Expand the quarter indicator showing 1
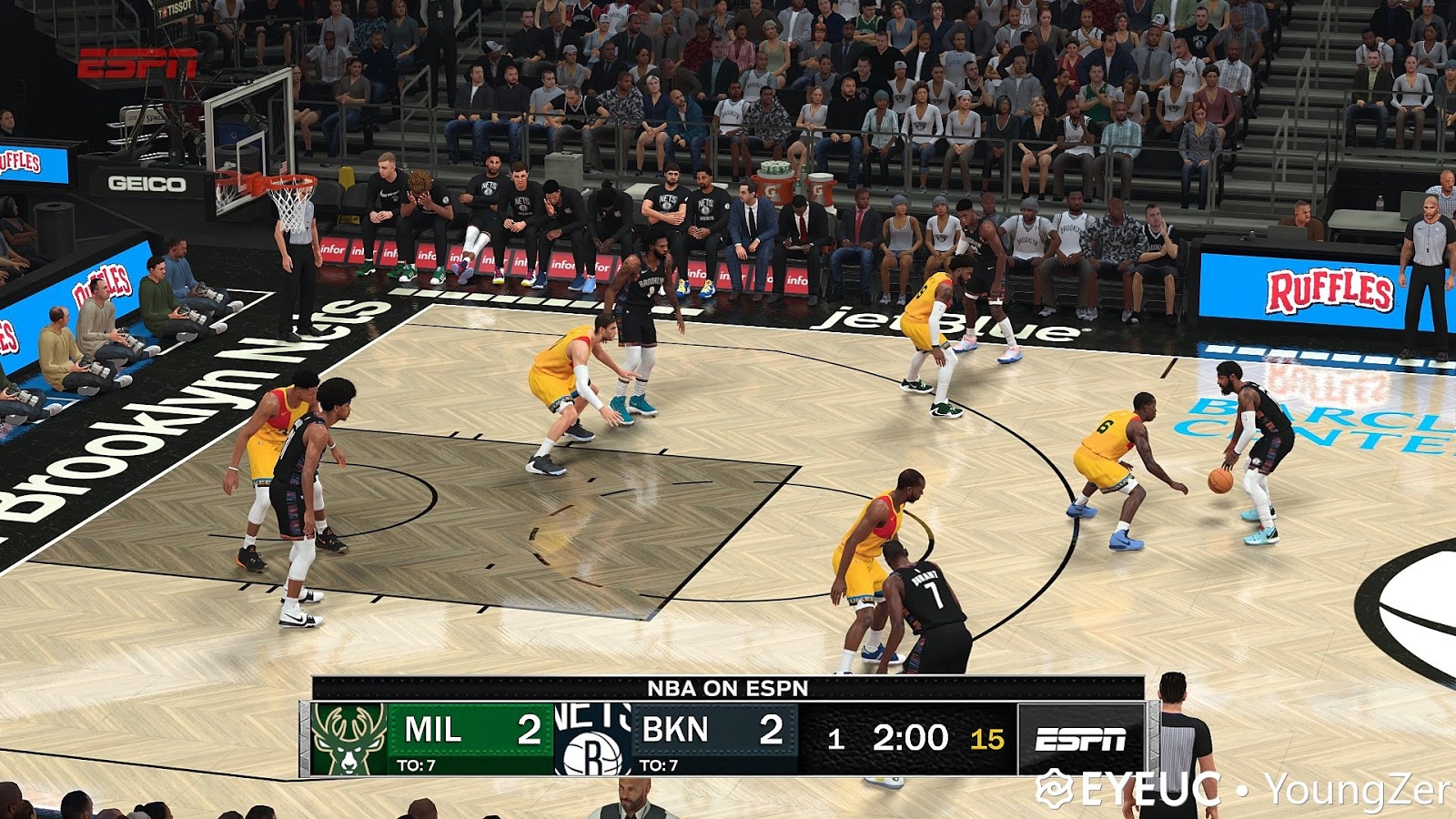The image size is (1456, 819). pos(838,739)
